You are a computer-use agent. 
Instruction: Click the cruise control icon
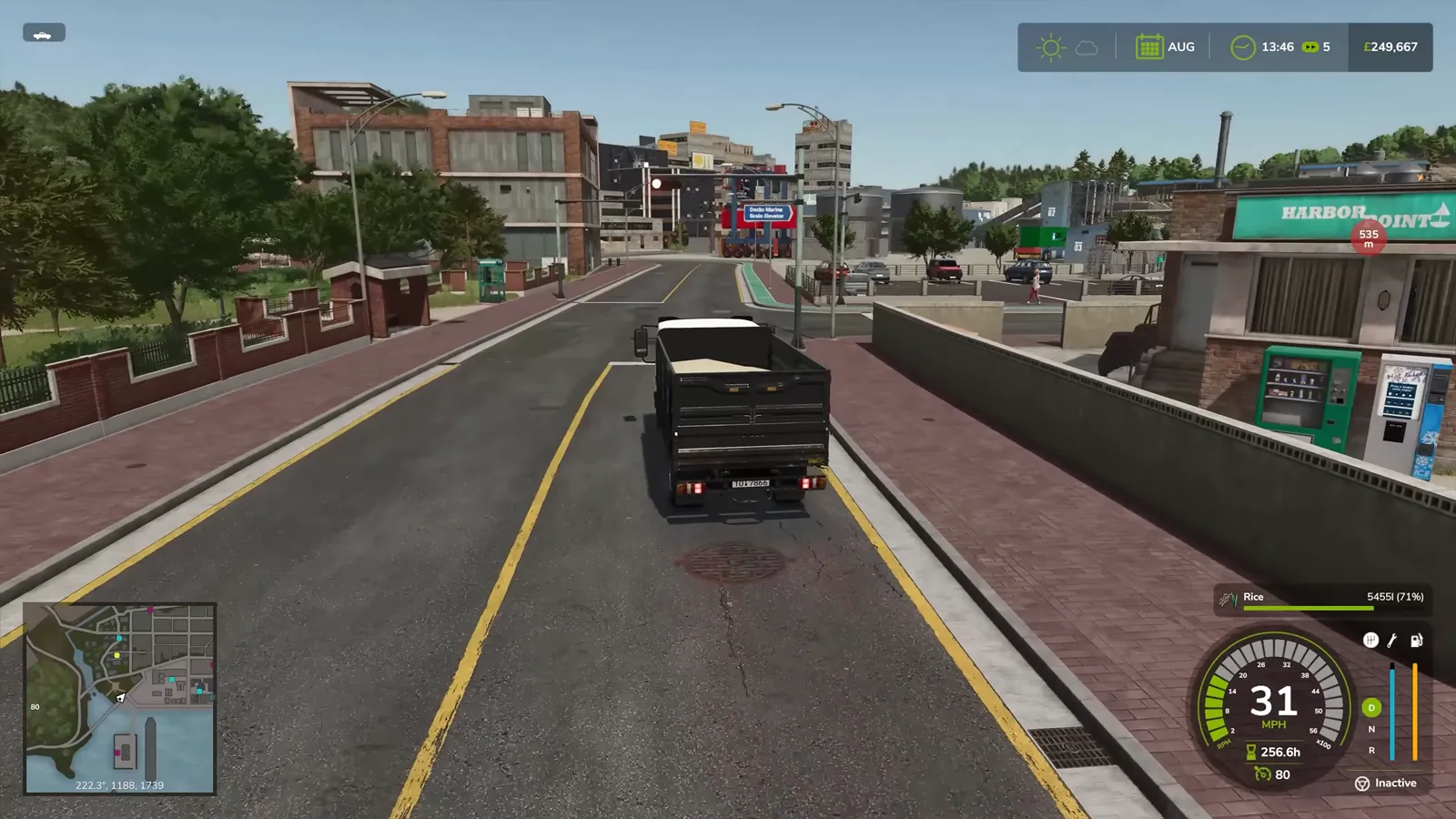pyautogui.click(x=1262, y=774)
